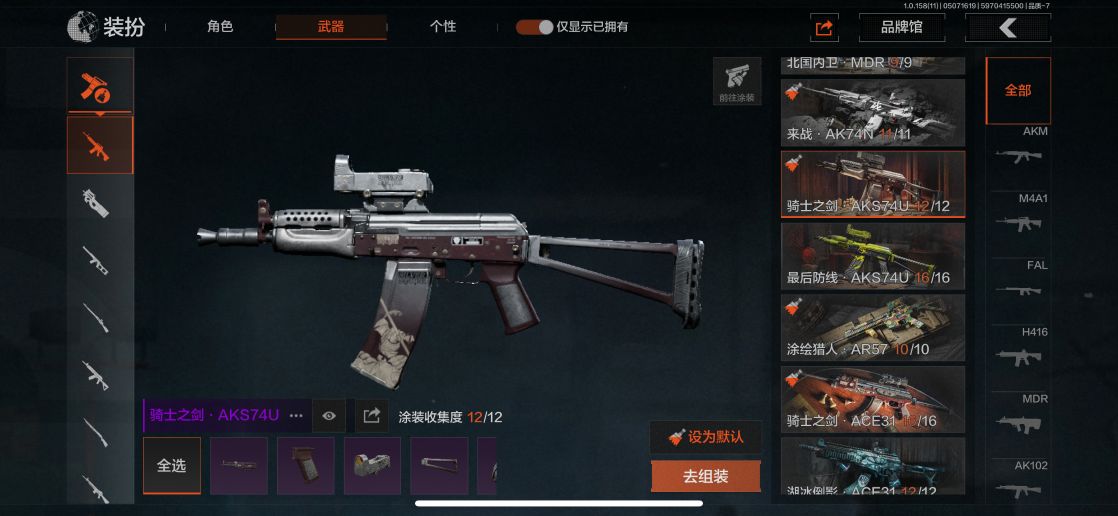The image size is (1118, 516).
Task: Choose the 来战 AK74N skin
Action: click(x=873, y=112)
